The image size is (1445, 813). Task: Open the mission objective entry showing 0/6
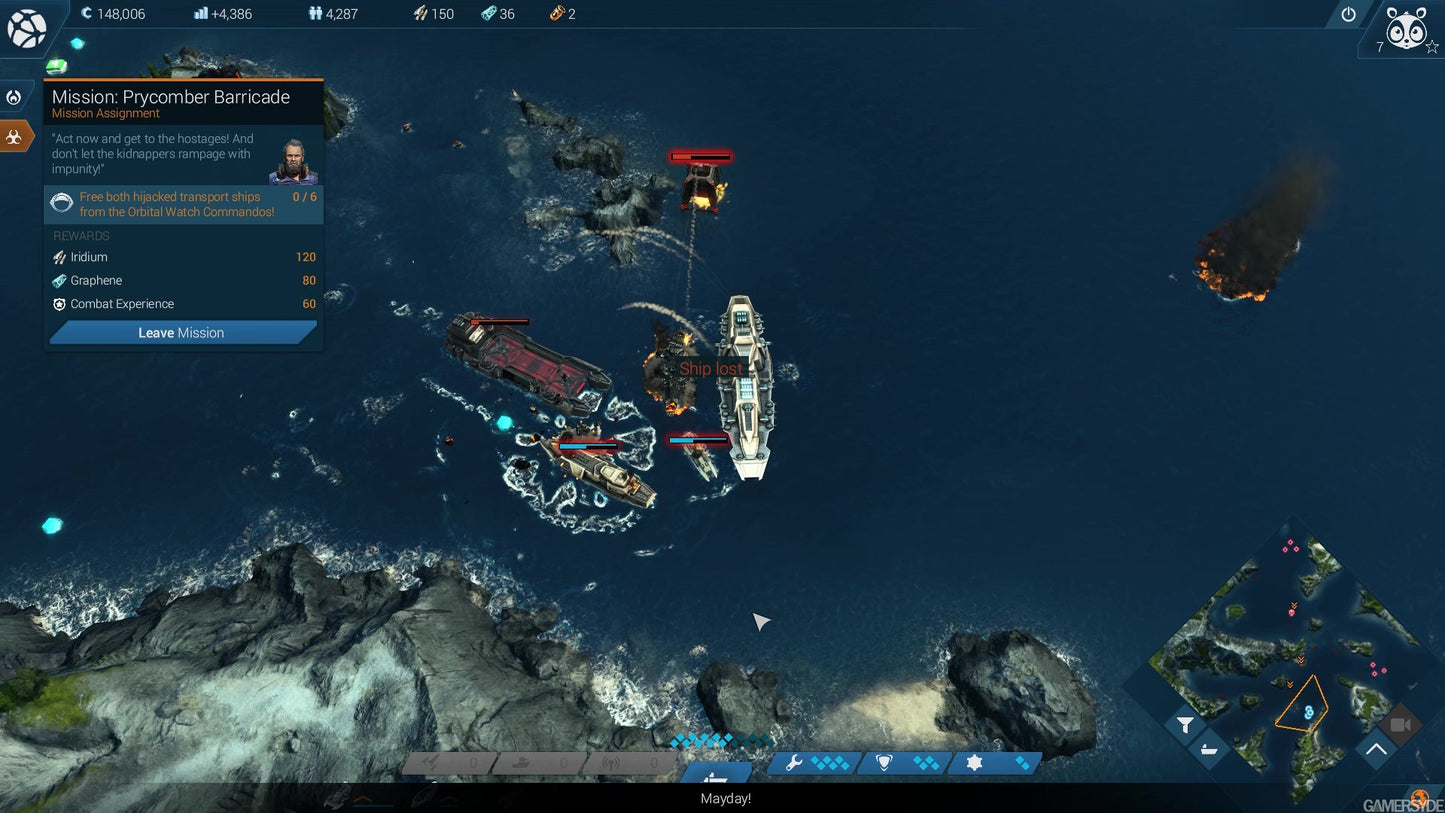[x=183, y=204]
